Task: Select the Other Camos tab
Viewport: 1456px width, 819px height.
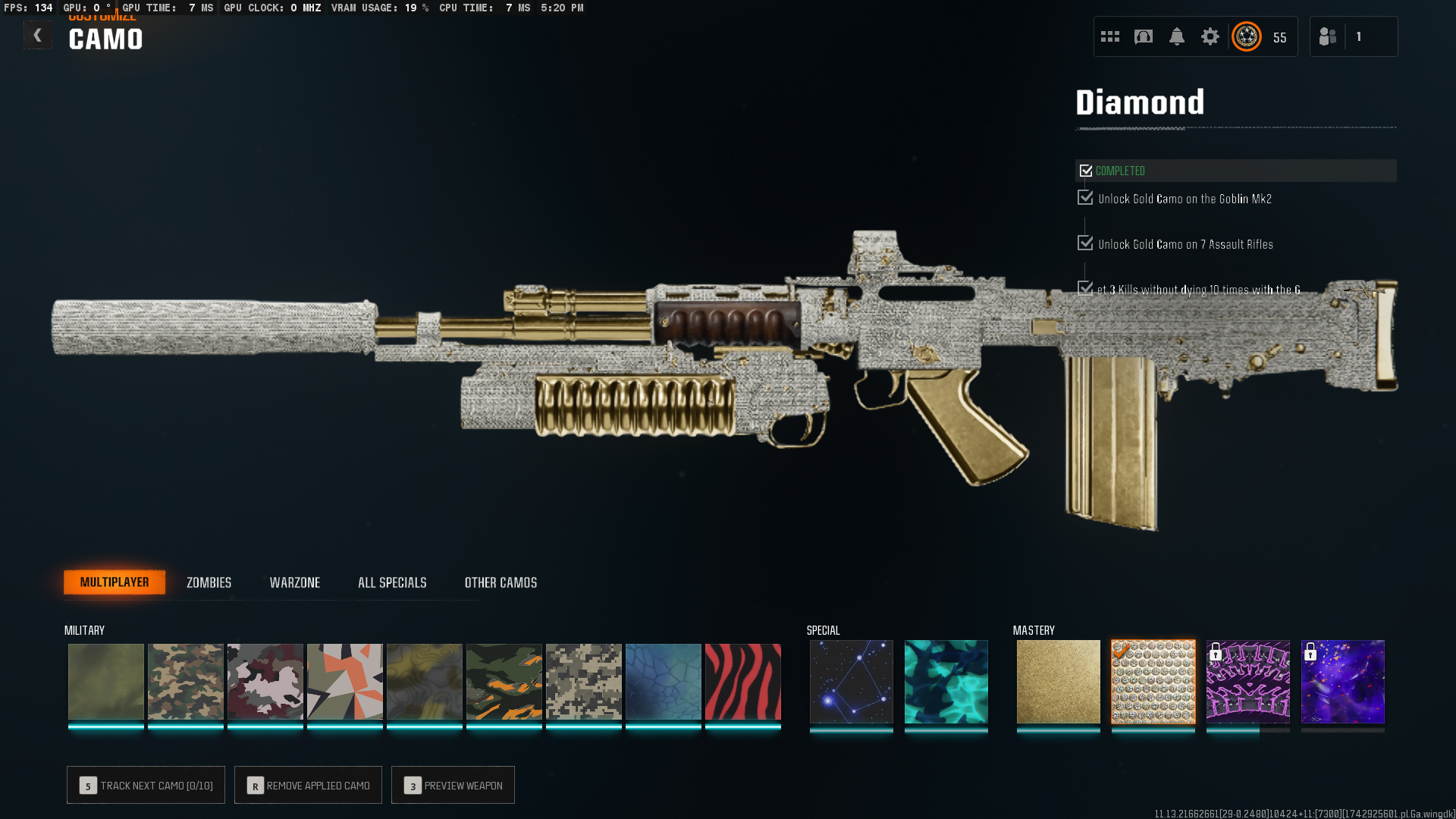Action: click(x=500, y=582)
